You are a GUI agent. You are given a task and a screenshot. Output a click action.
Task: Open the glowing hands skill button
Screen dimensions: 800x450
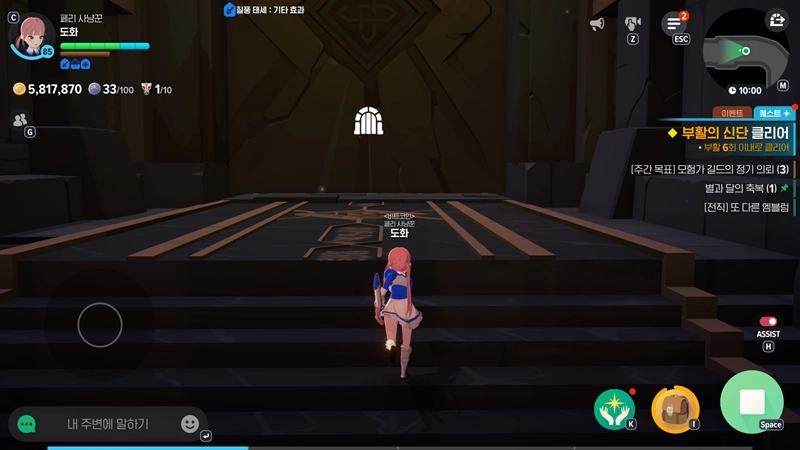click(x=614, y=405)
